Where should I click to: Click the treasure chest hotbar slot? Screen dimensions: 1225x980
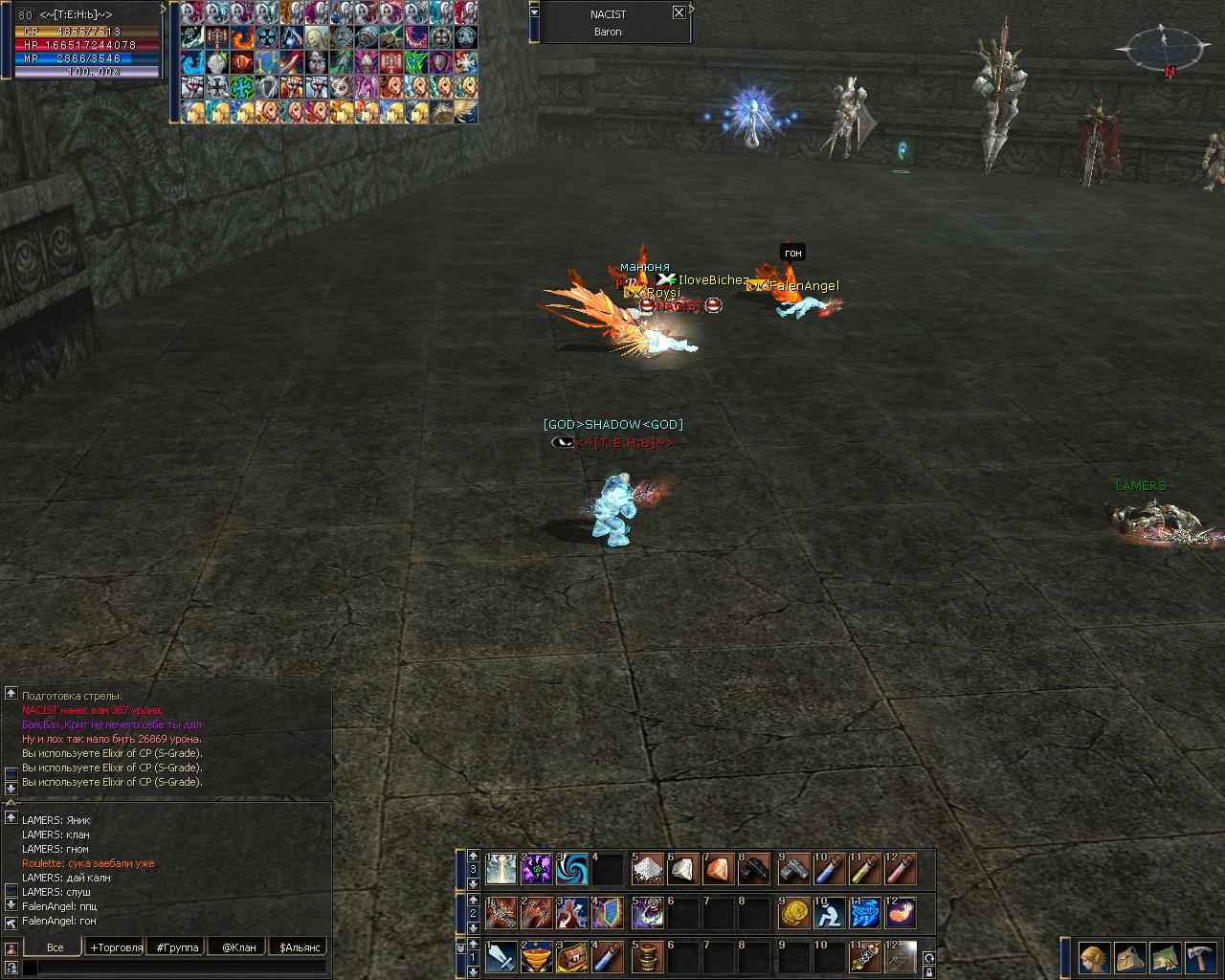(x=573, y=957)
